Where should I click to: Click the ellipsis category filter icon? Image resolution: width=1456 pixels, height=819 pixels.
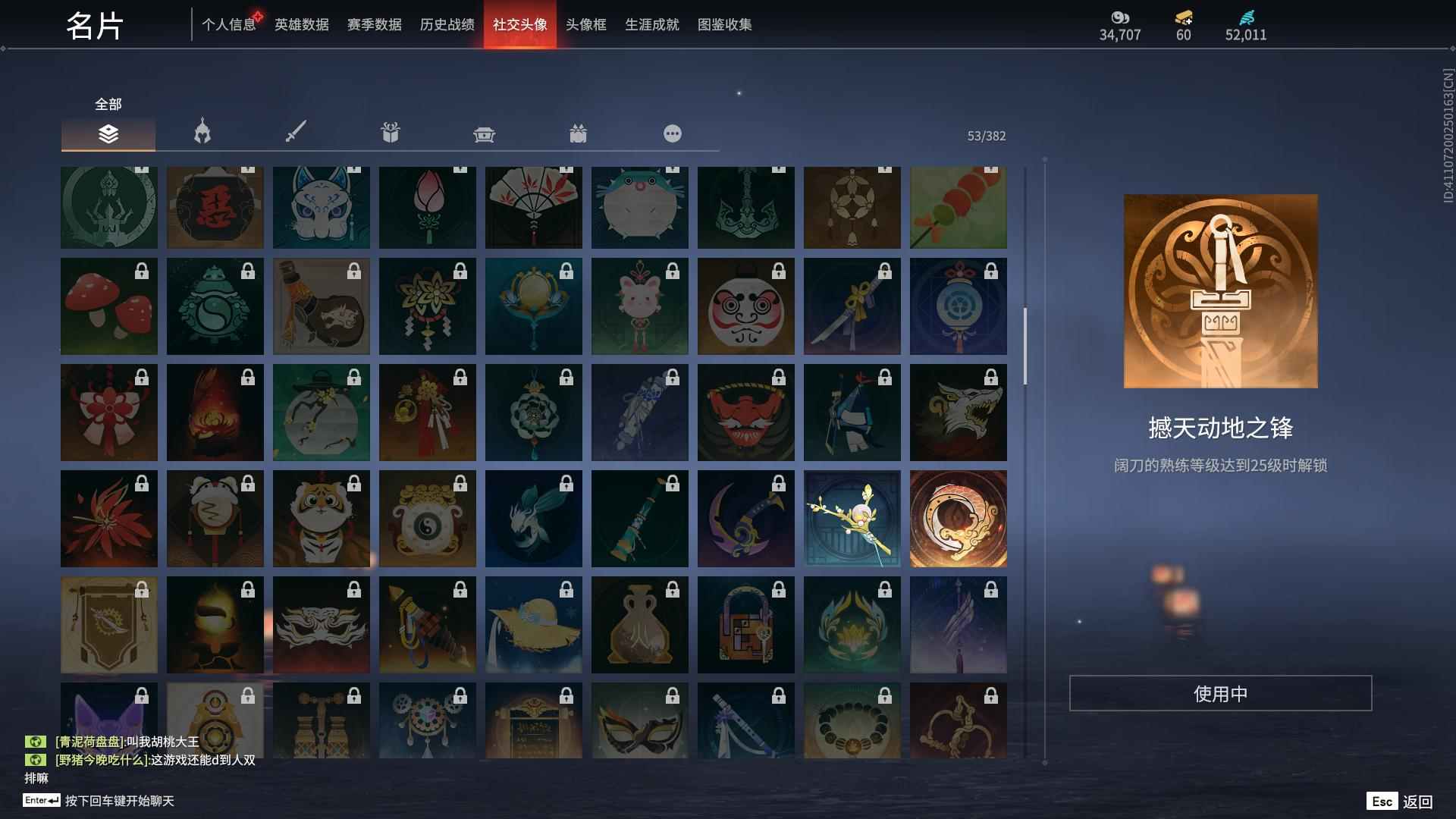pos(672,133)
